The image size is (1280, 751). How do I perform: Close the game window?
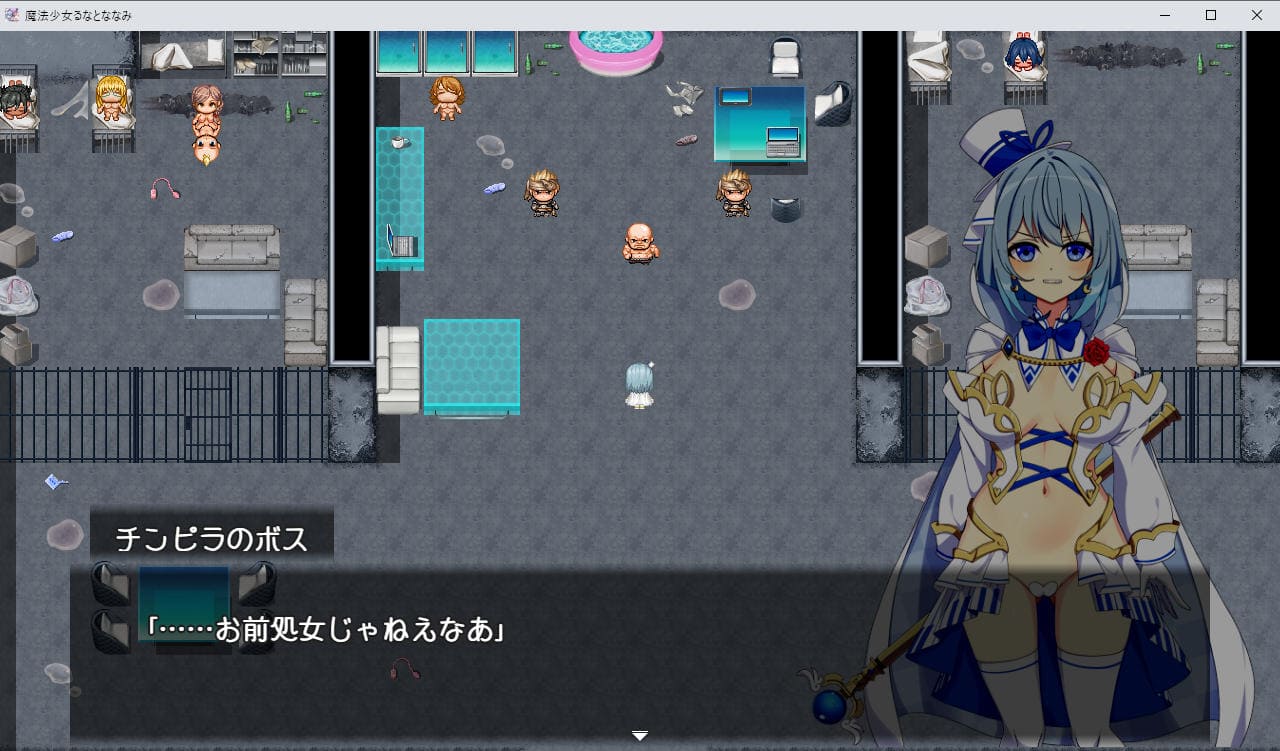pyautogui.click(x=1256, y=15)
